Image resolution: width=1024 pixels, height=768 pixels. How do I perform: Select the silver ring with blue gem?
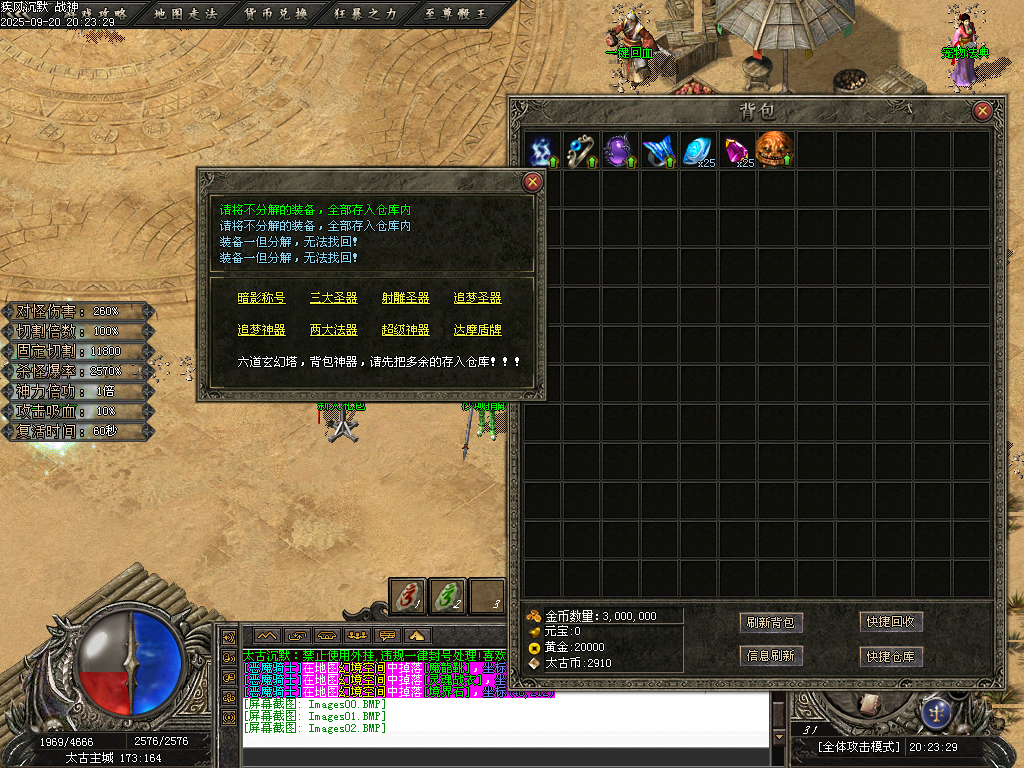[x=581, y=150]
